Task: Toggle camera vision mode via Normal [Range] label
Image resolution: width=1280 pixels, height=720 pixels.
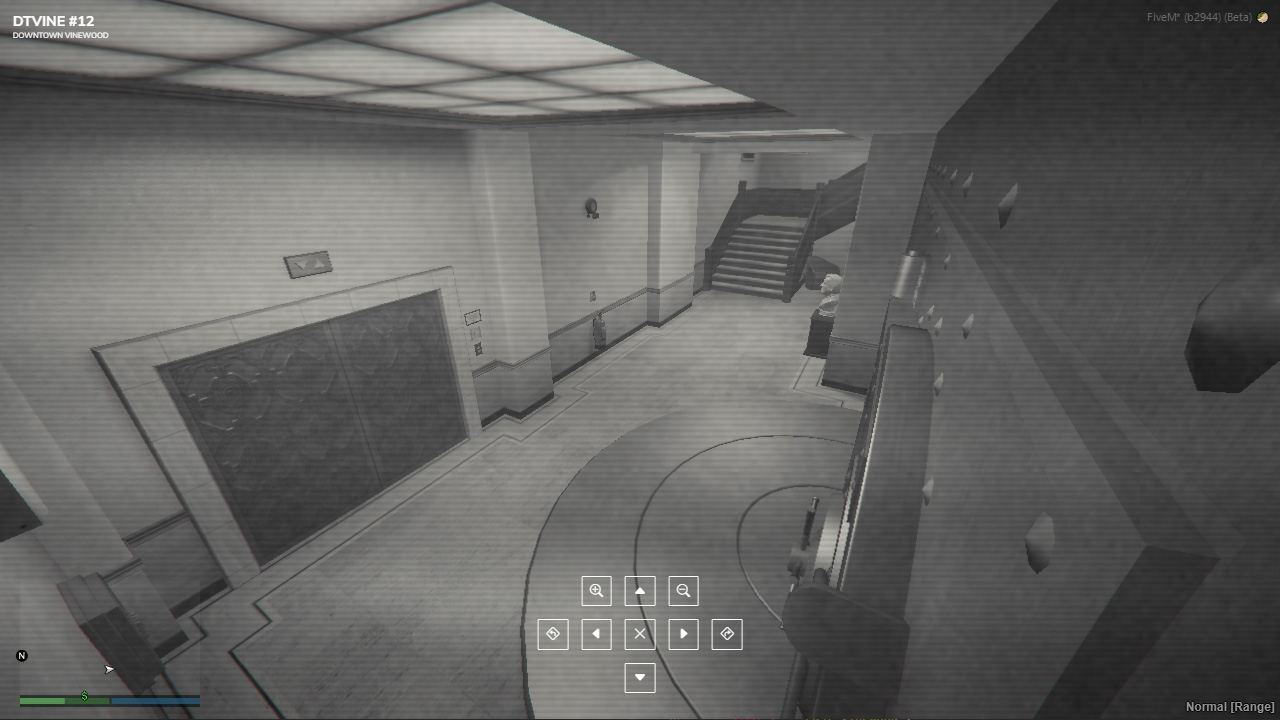Action: [1228, 706]
